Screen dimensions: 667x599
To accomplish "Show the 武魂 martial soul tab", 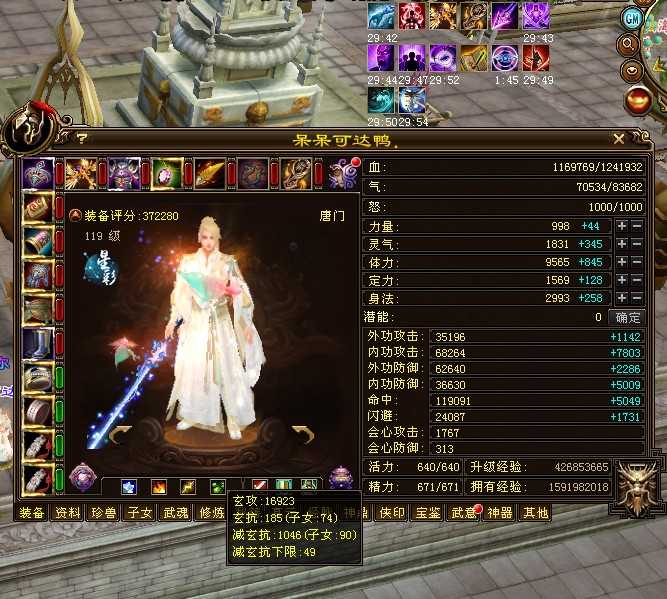I will [x=175, y=513].
